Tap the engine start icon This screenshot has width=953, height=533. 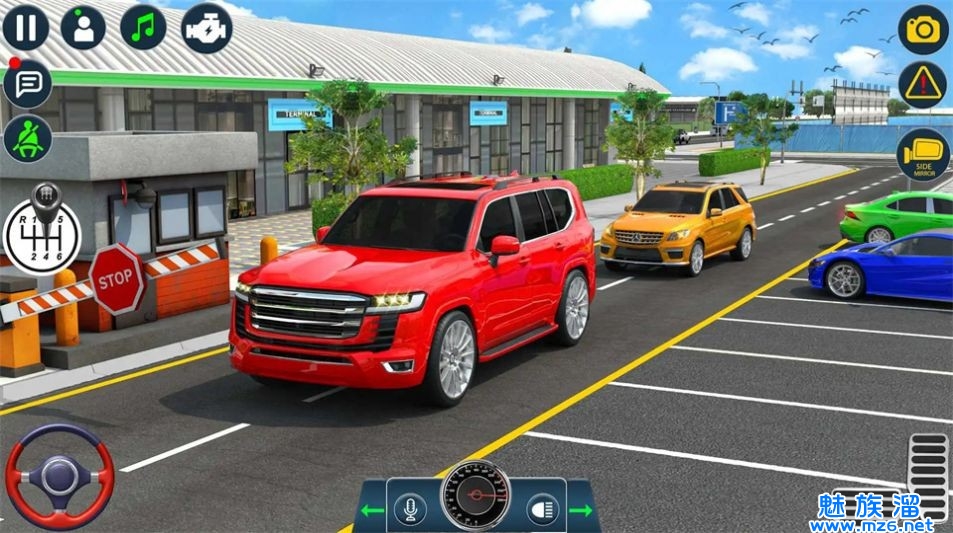[x=206, y=27]
